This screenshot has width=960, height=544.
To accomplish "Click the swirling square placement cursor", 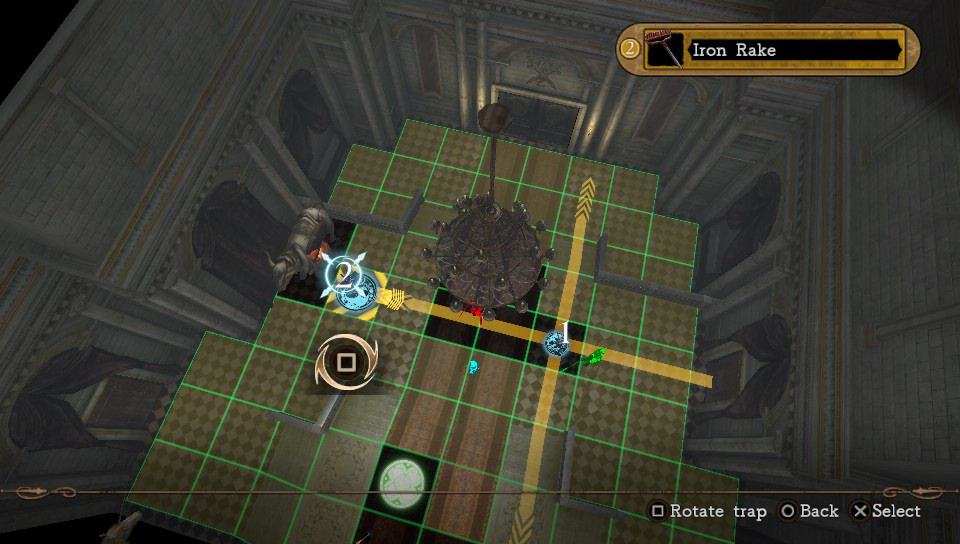I will pos(346,362).
